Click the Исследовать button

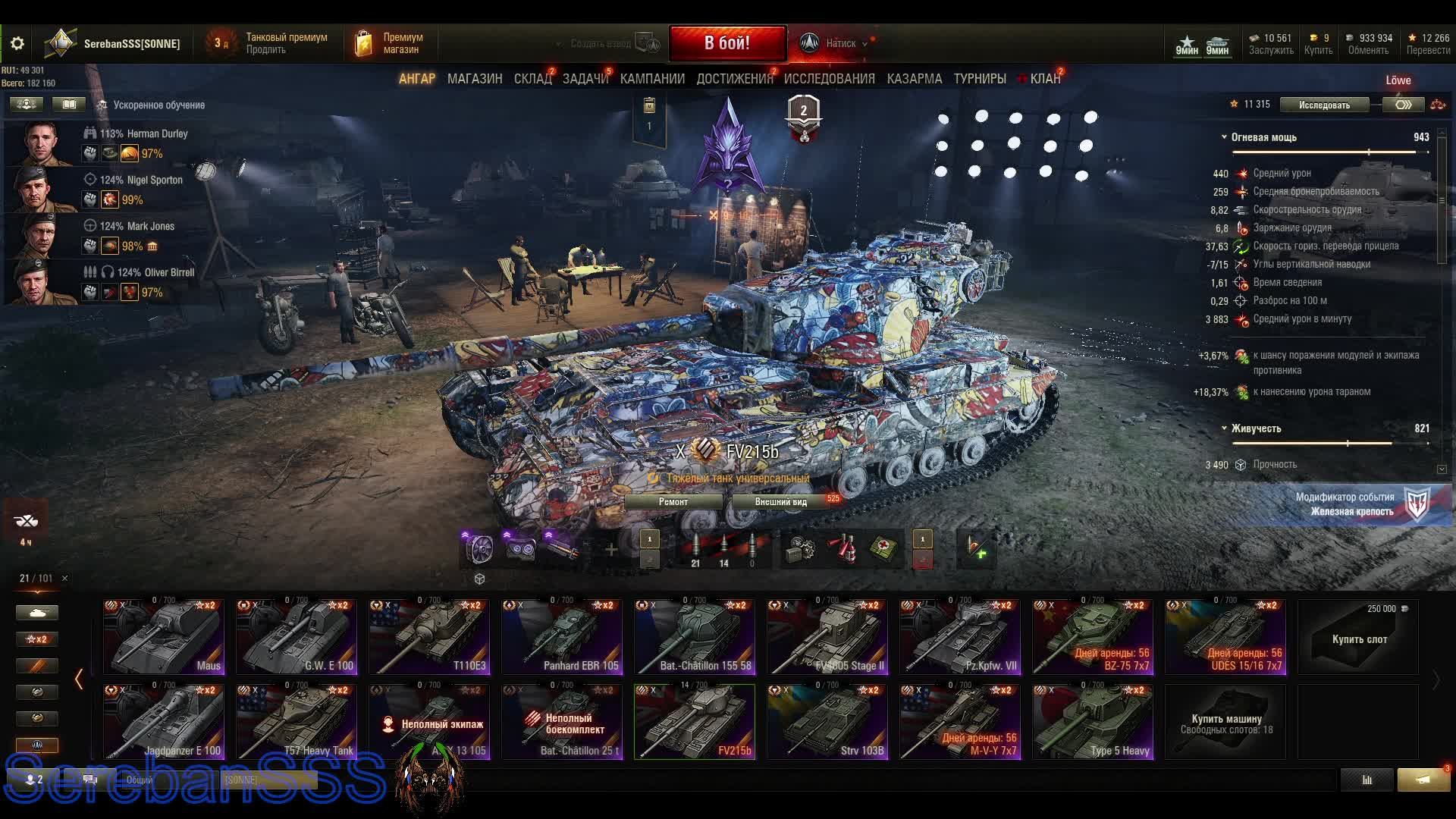pos(1324,105)
